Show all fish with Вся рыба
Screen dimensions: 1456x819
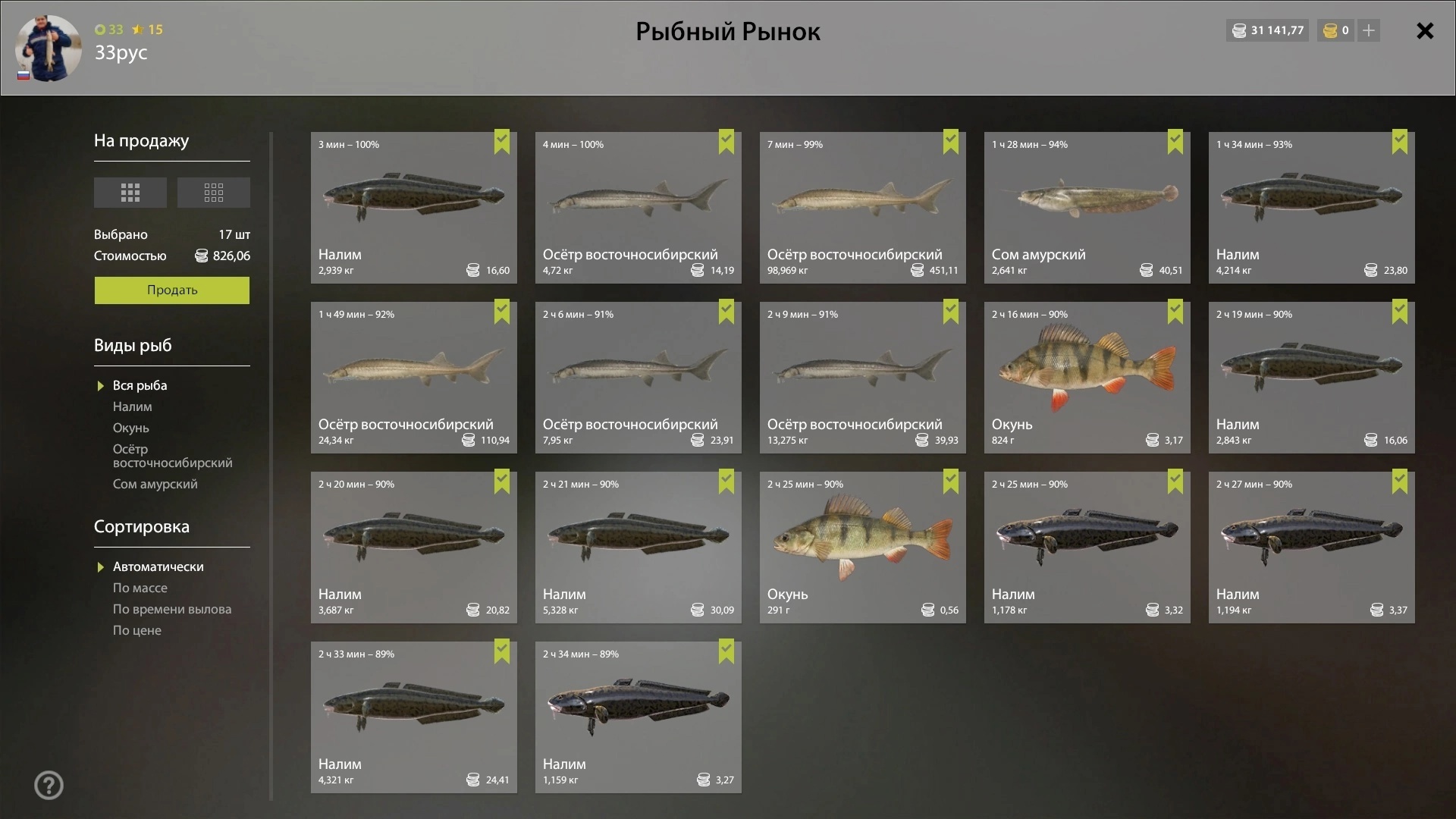pos(140,386)
